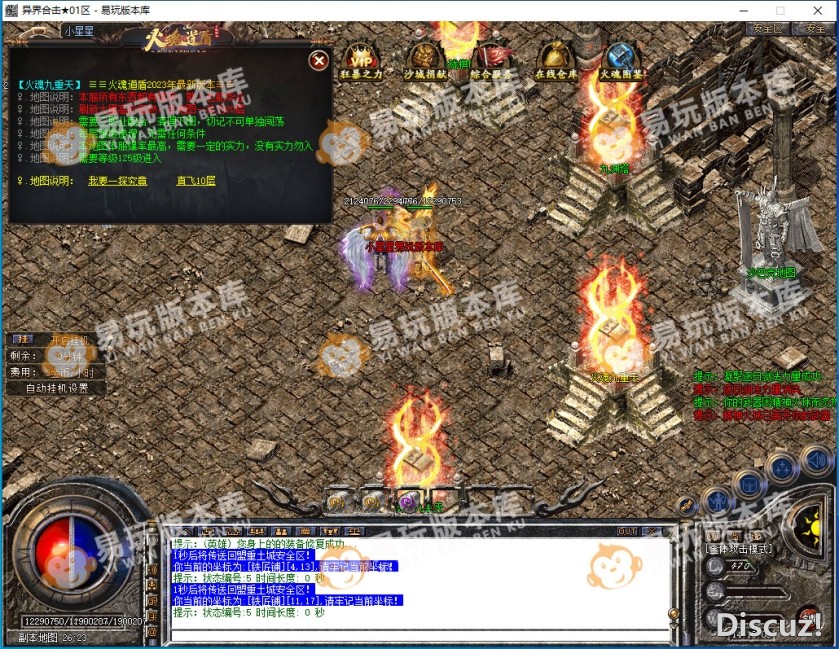Close the game window
Viewport: 839px width, 649px height.
pos(815,9)
